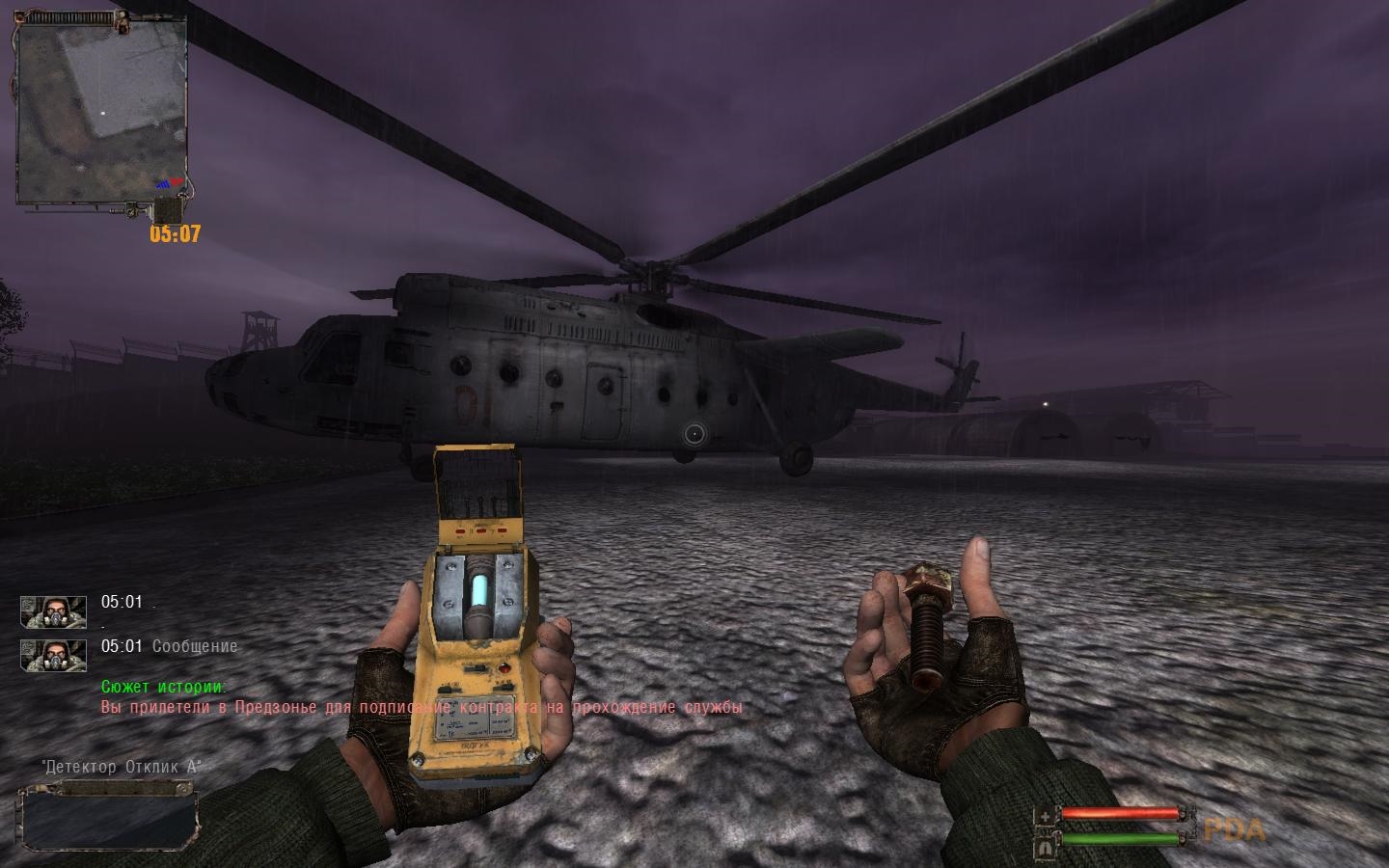Image resolution: width=1389 pixels, height=868 pixels.
Task: Select the "Сообщение" message entry
Action: coord(194,646)
